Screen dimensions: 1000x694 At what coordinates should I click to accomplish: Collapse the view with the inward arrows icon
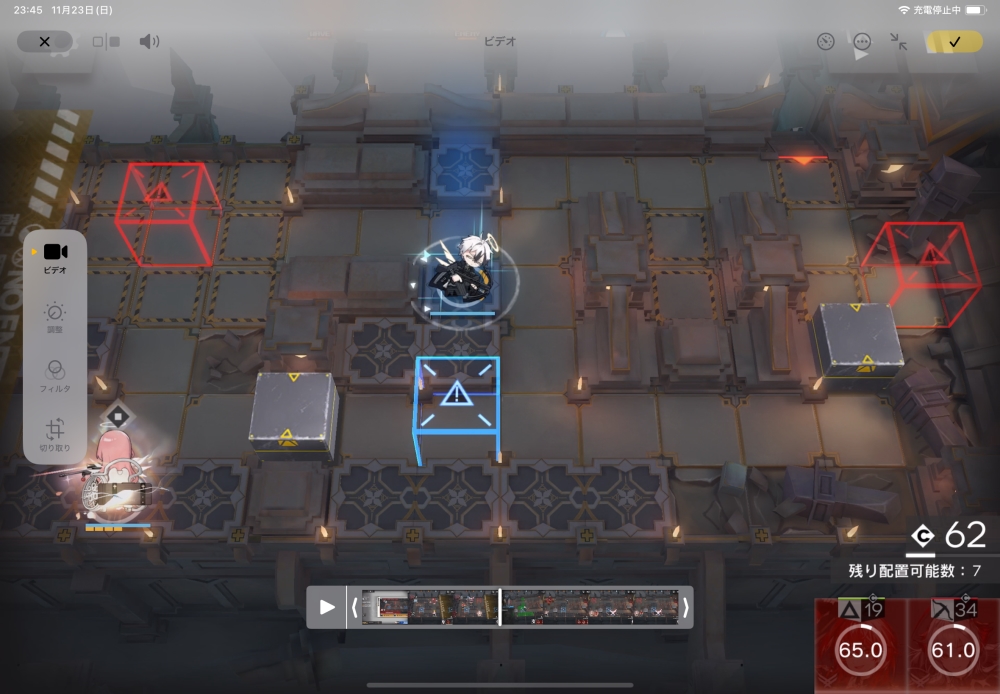click(x=899, y=41)
